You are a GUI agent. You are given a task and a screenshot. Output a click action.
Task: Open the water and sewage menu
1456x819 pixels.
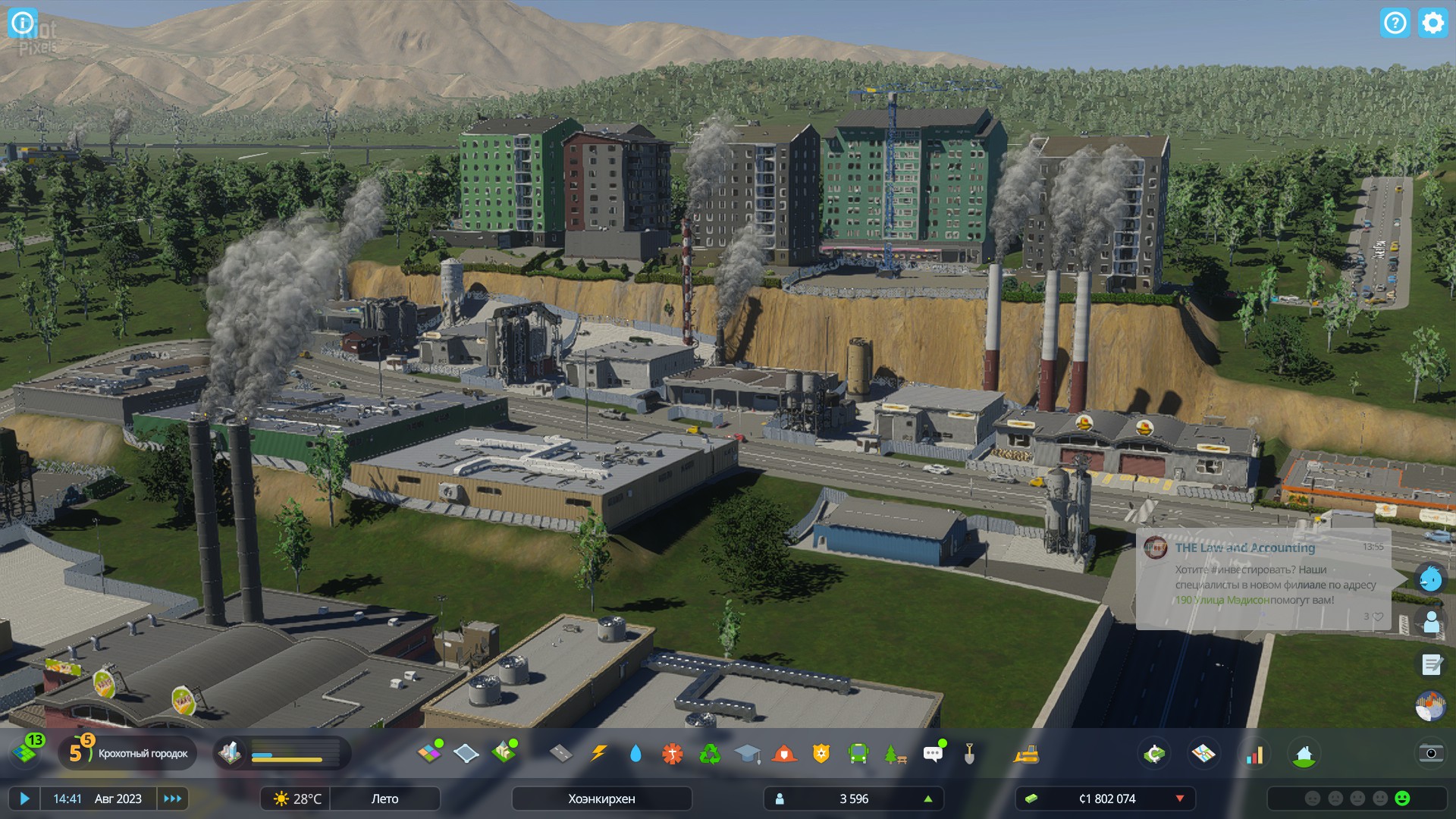point(635,753)
